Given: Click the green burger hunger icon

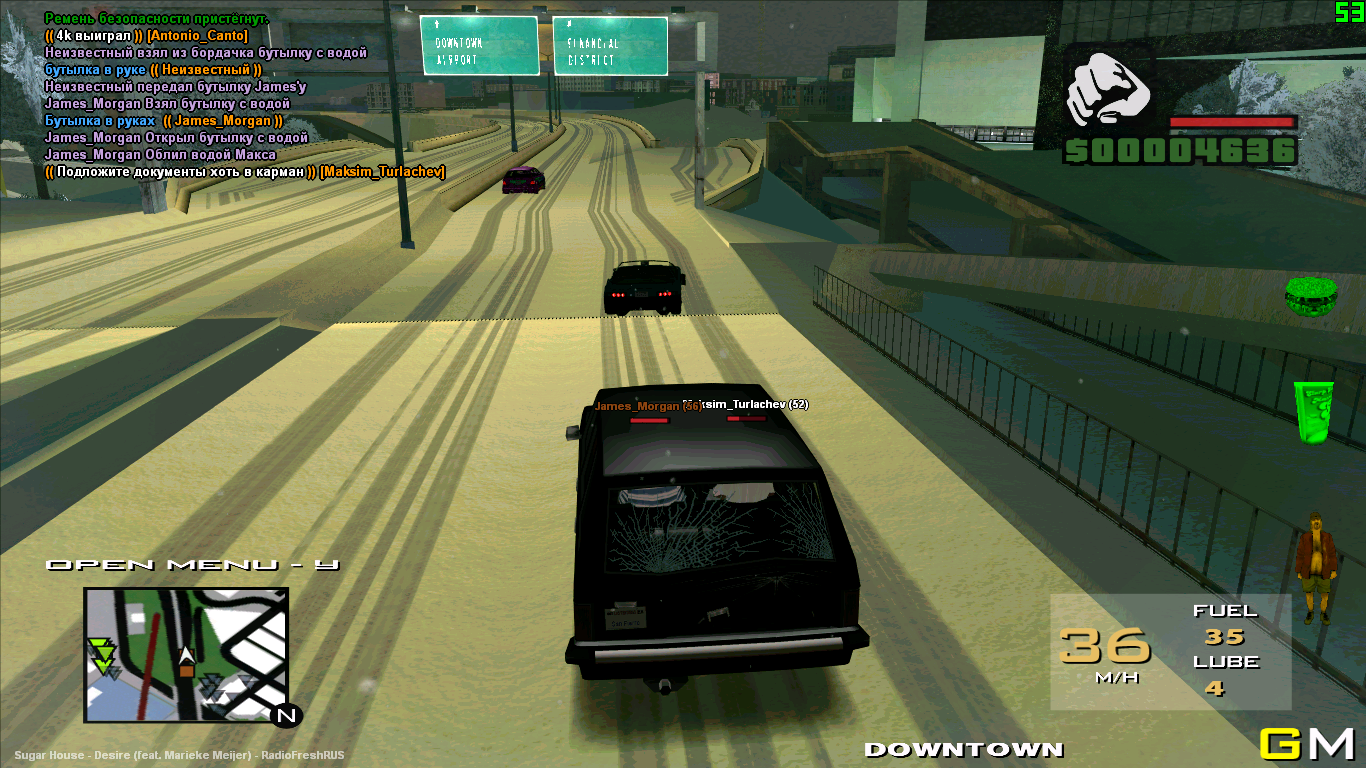Looking at the screenshot, I should point(1310,298).
